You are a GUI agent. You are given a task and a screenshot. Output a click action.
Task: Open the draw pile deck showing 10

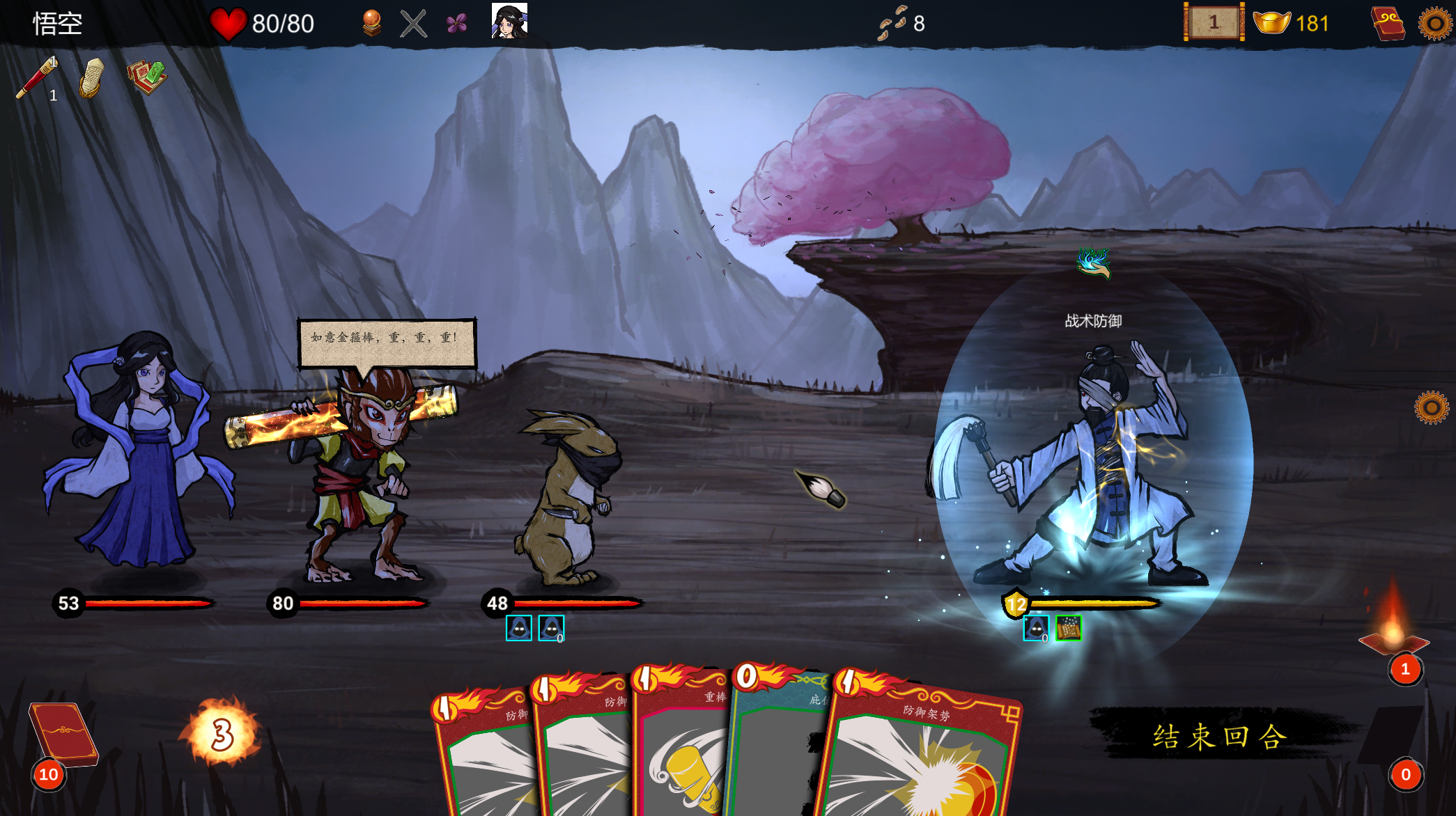[61, 735]
